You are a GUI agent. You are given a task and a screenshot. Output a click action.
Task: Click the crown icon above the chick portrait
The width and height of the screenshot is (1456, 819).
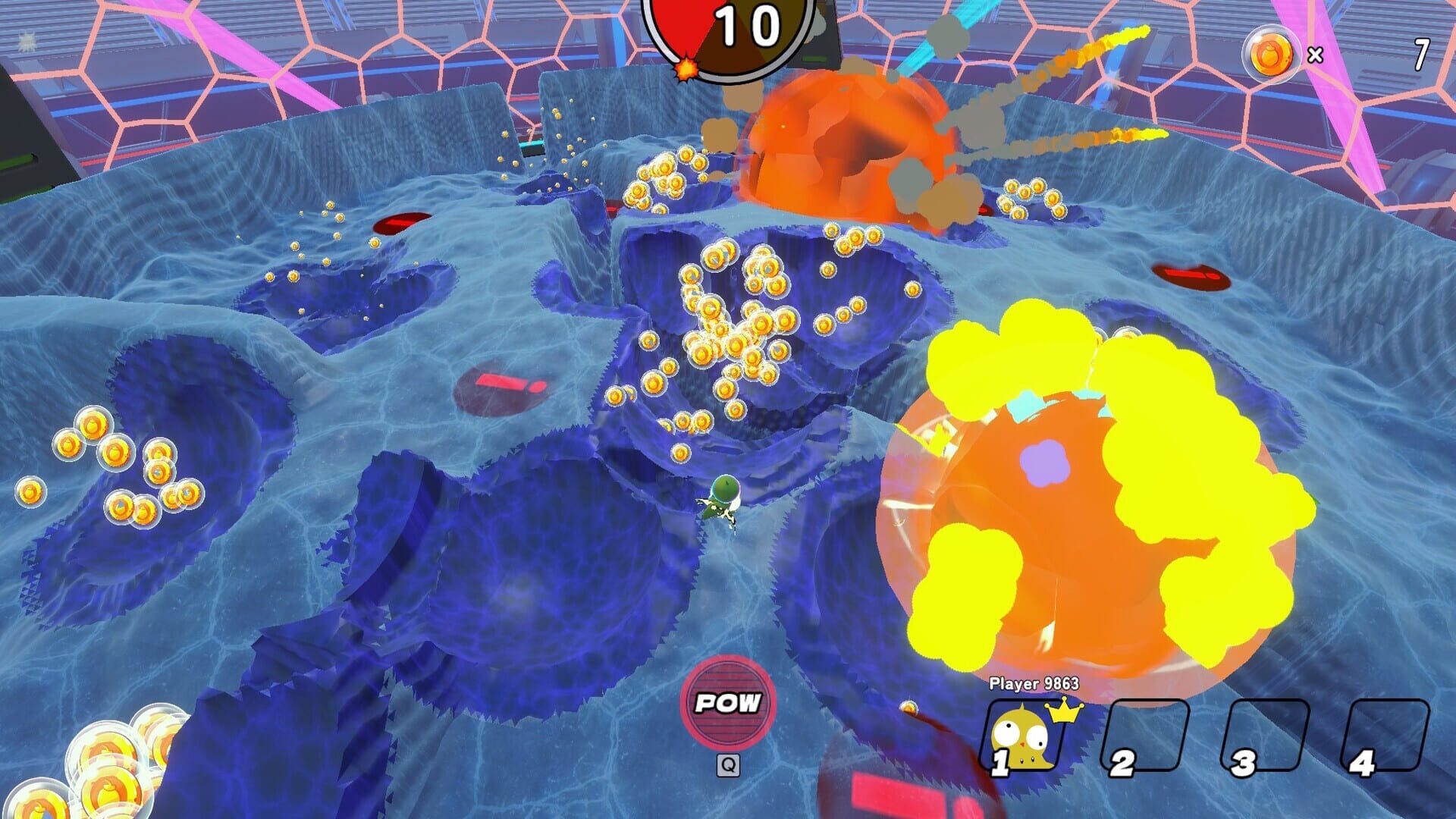[1063, 711]
